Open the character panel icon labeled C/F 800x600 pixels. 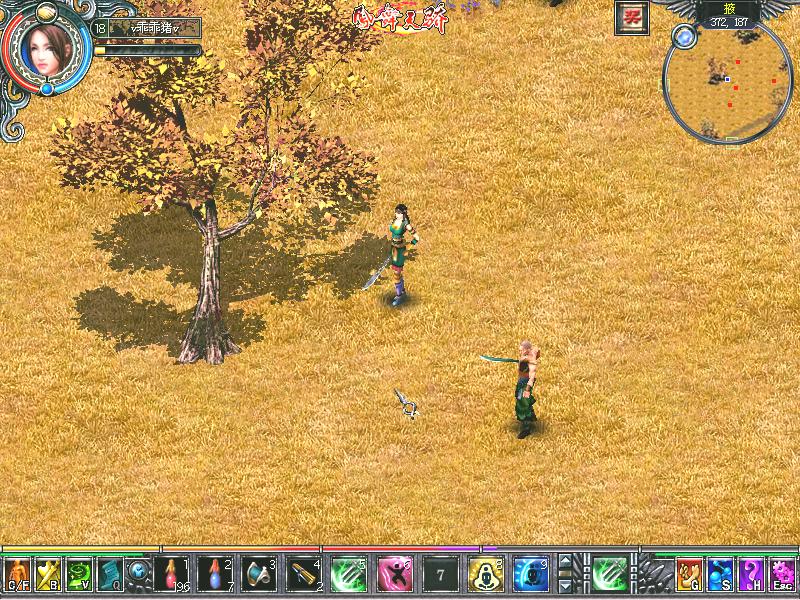pyautogui.click(x=18, y=574)
